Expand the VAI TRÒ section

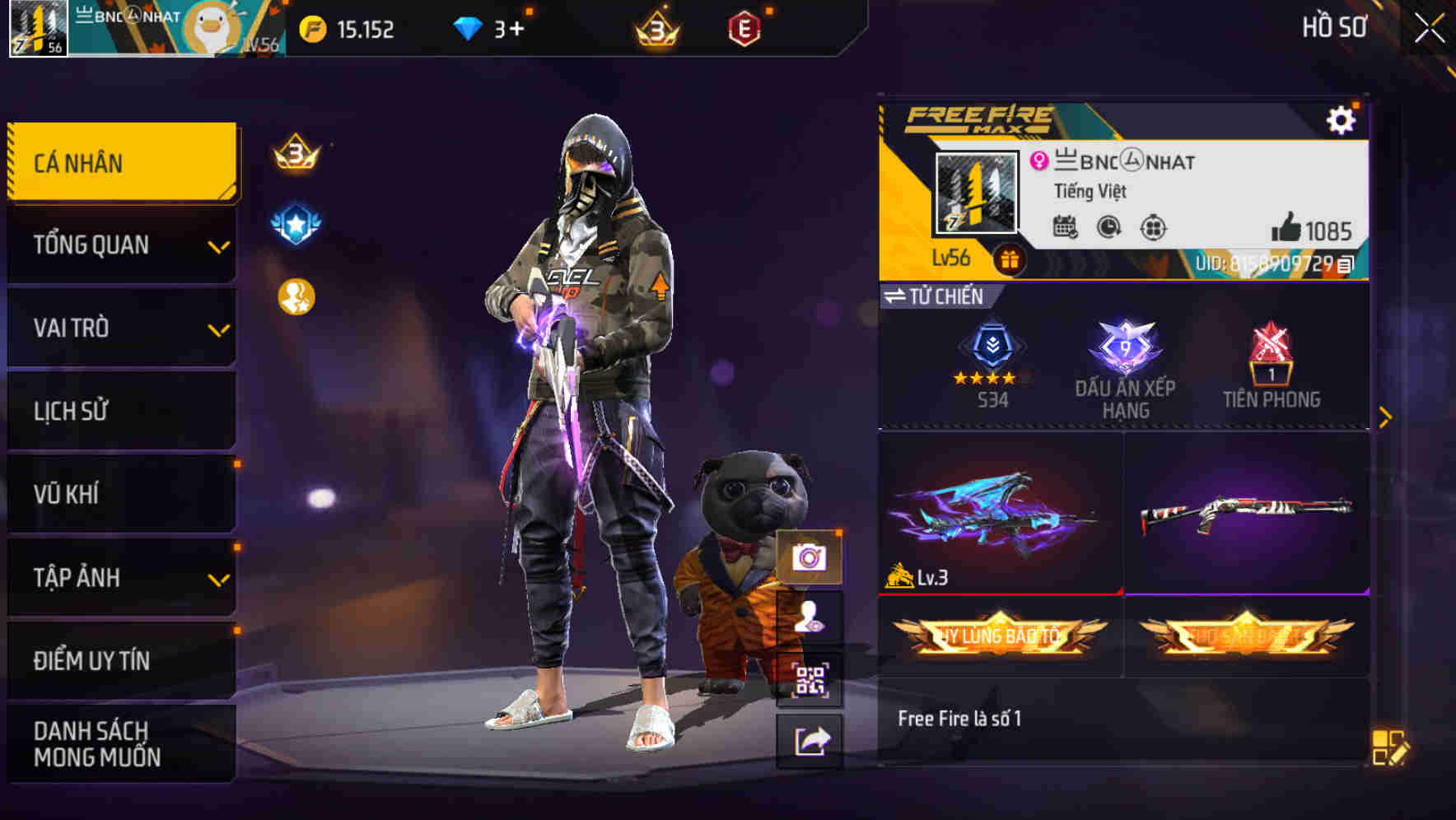pos(121,328)
